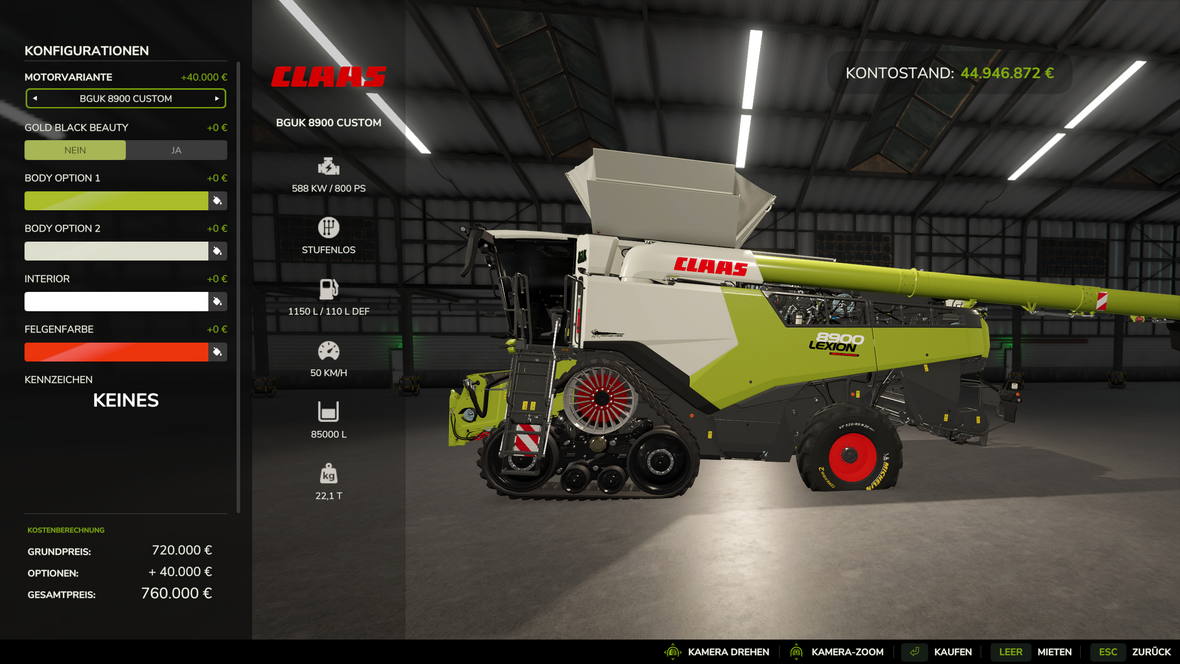
Task: Set Gold Black Beauty to Ja
Action: [x=176, y=150]
